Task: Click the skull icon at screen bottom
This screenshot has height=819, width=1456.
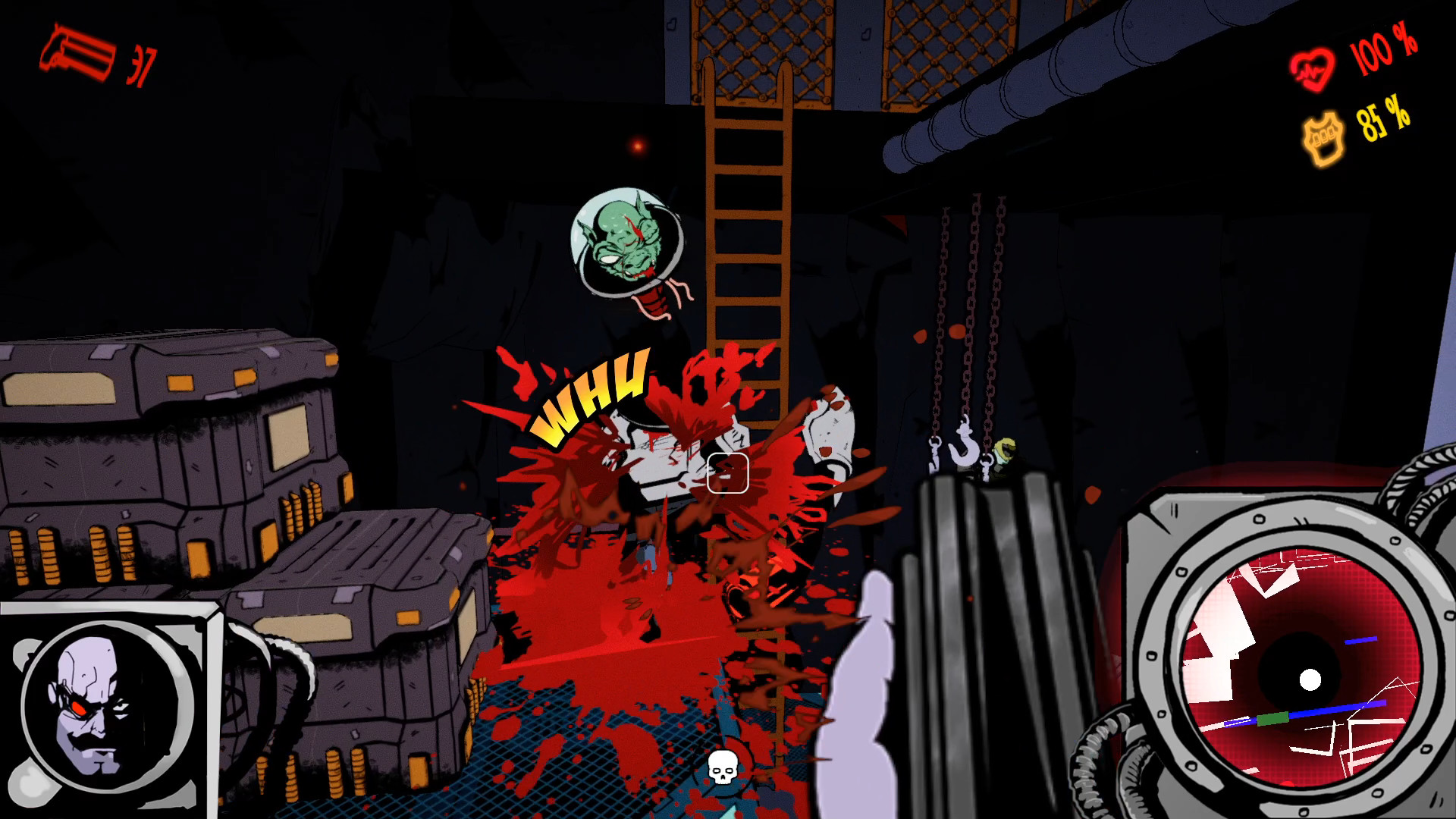Action: coord(721,767)
